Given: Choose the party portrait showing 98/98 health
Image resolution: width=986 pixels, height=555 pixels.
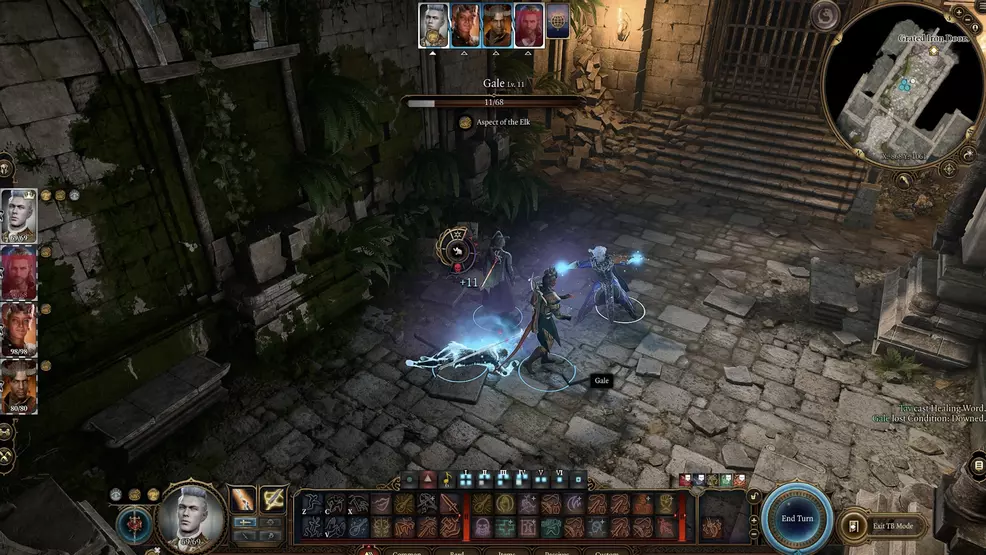Looking at the screenshot, I should (x=19, y=329).
